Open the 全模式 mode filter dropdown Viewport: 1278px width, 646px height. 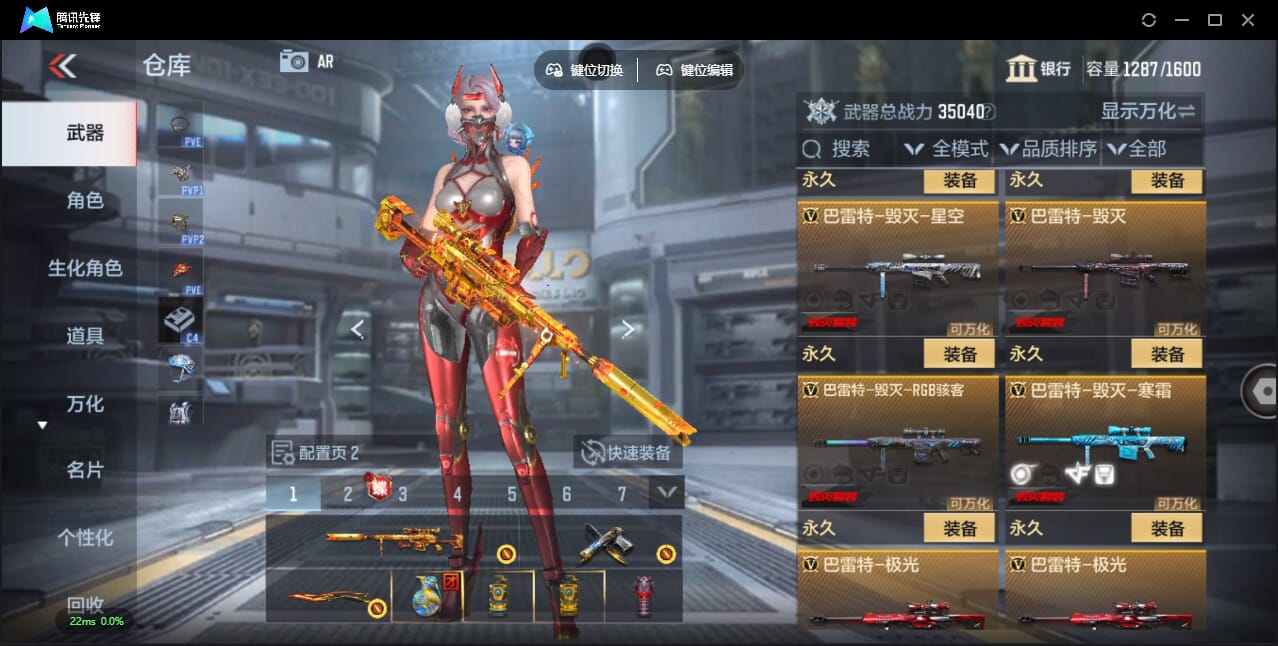click(x=946, y=149)
